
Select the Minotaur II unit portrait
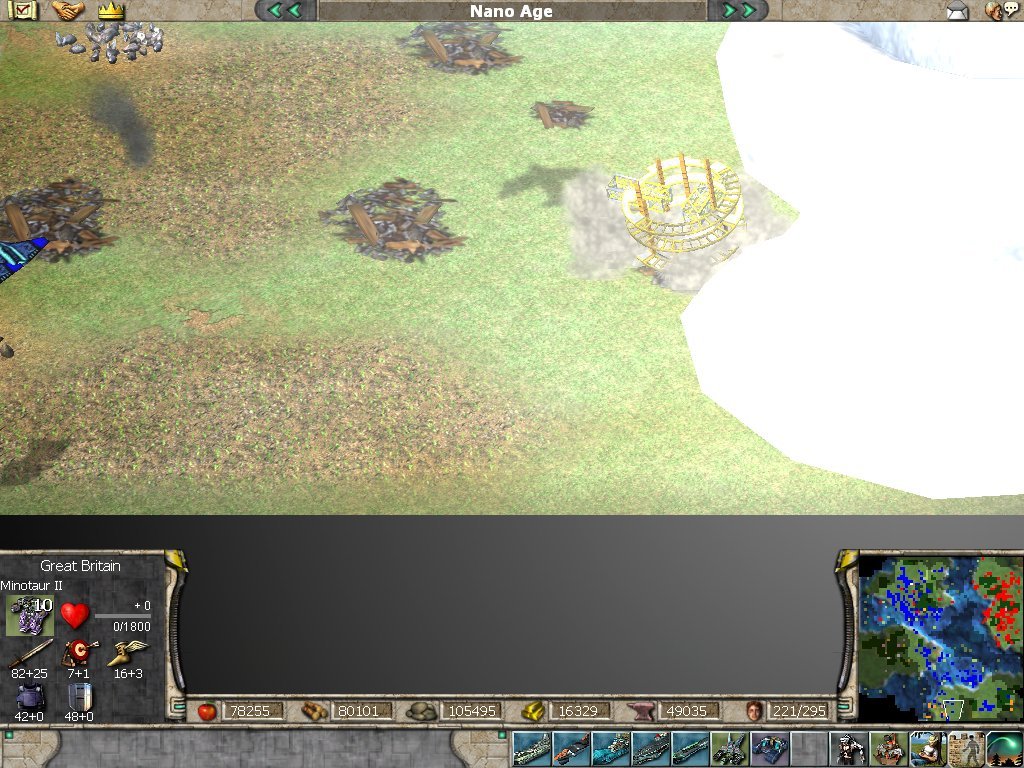30,614
